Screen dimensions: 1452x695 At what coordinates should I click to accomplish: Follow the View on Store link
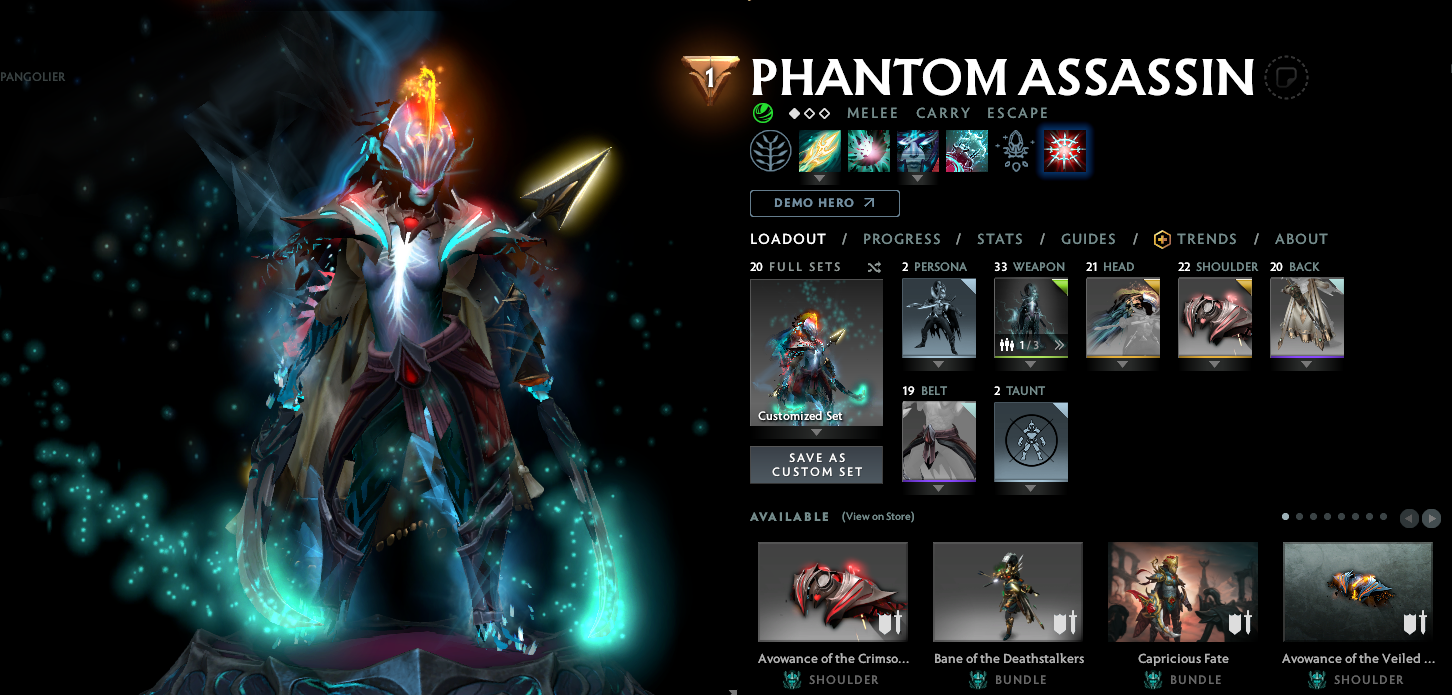pyautogui.click(x=877, y=517)
